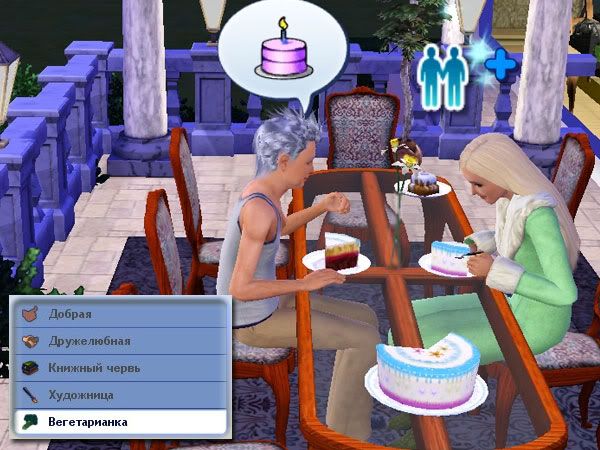Pick the Художница trait row
The height and width of the screenshot is (450, 600).
(120, 395)
